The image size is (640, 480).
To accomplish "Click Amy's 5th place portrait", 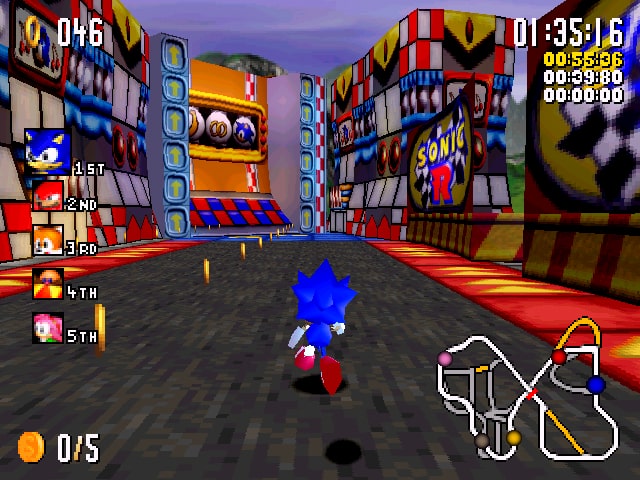I will pyautogui.click(x=47, y=328).
